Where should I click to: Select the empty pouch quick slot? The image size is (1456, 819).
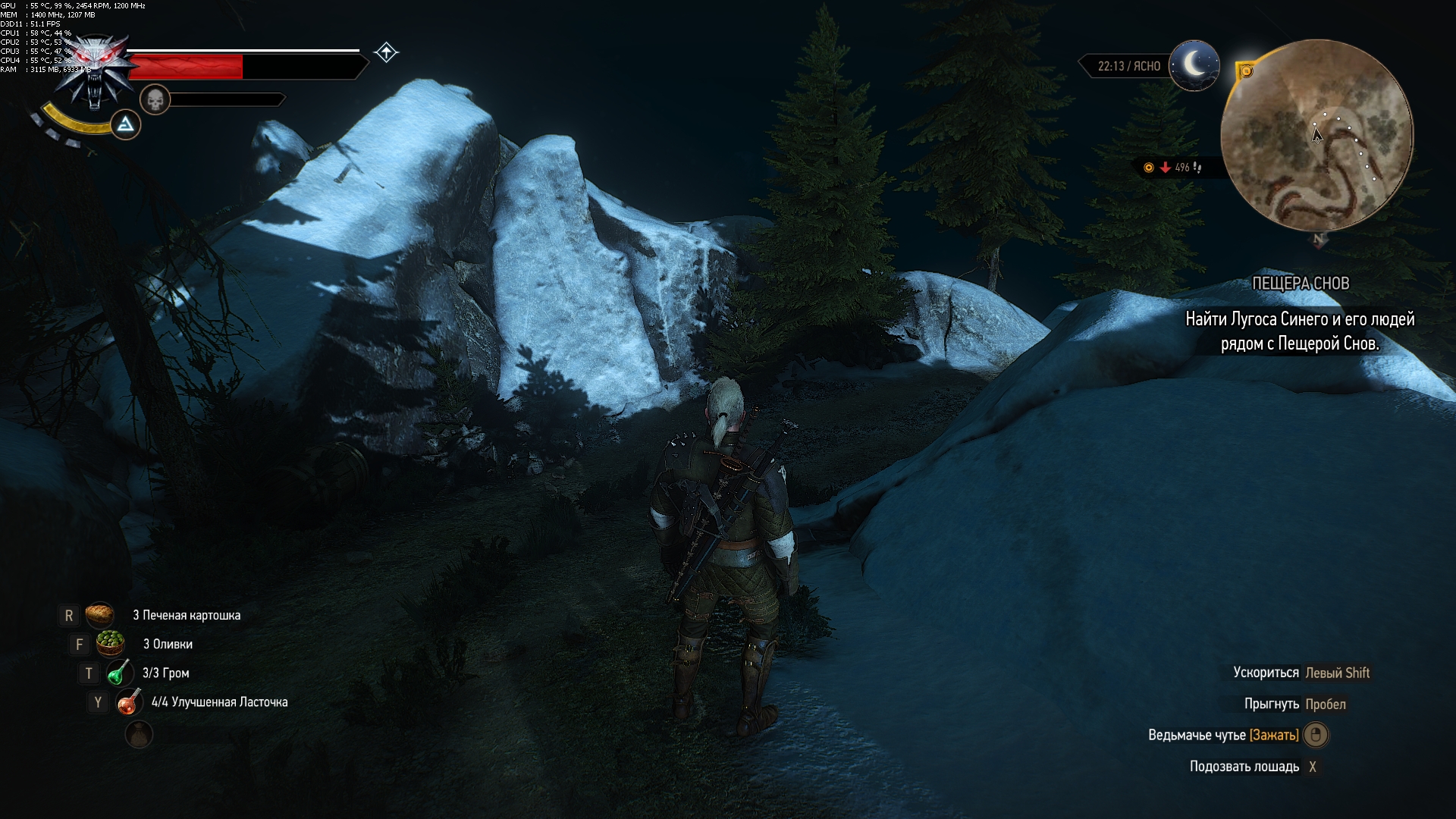coord(139,734)
